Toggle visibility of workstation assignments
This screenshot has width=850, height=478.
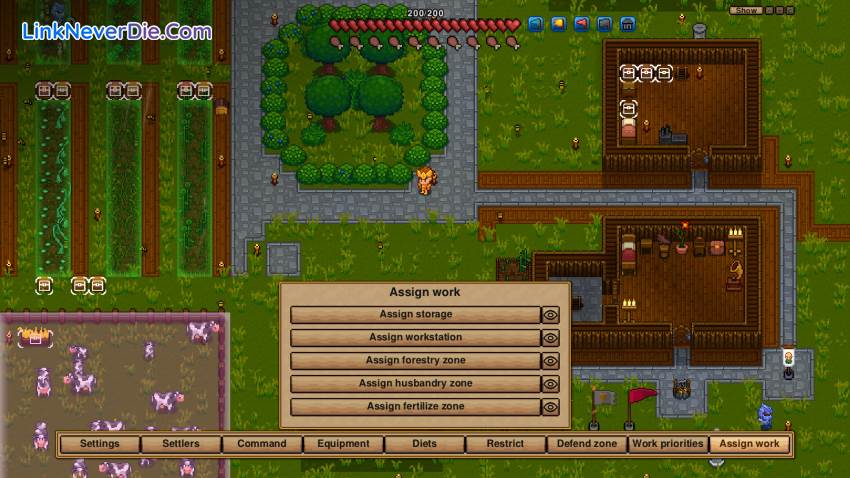tap(550, 337)
